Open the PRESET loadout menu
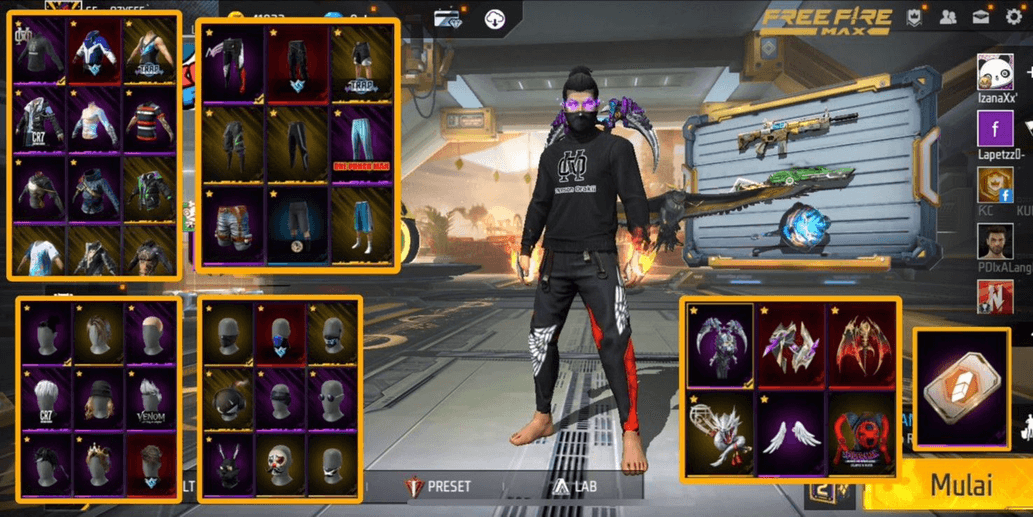This screenshot has height=517, width=1033. [x=438, y=486]
